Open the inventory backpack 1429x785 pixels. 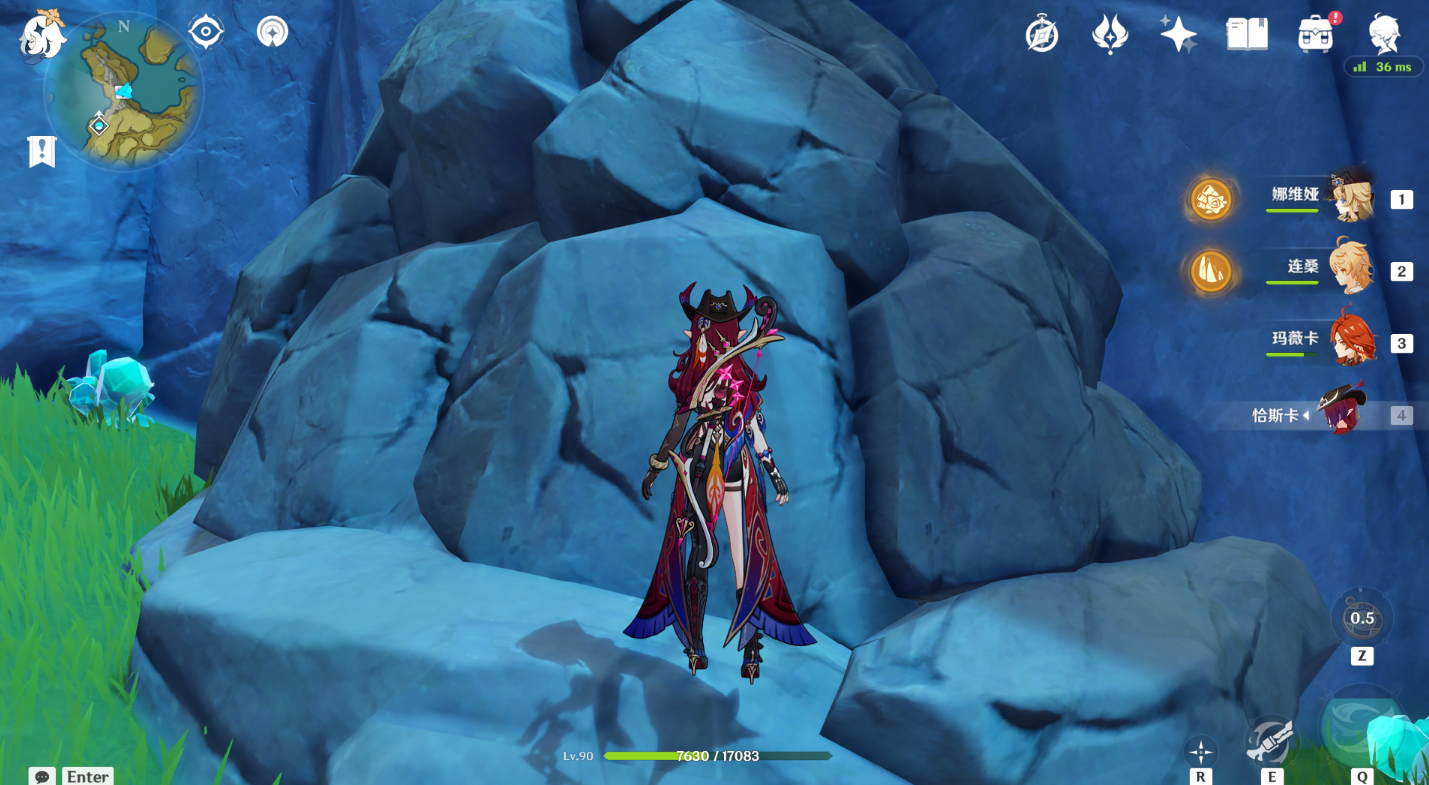tap(1316, 35)
